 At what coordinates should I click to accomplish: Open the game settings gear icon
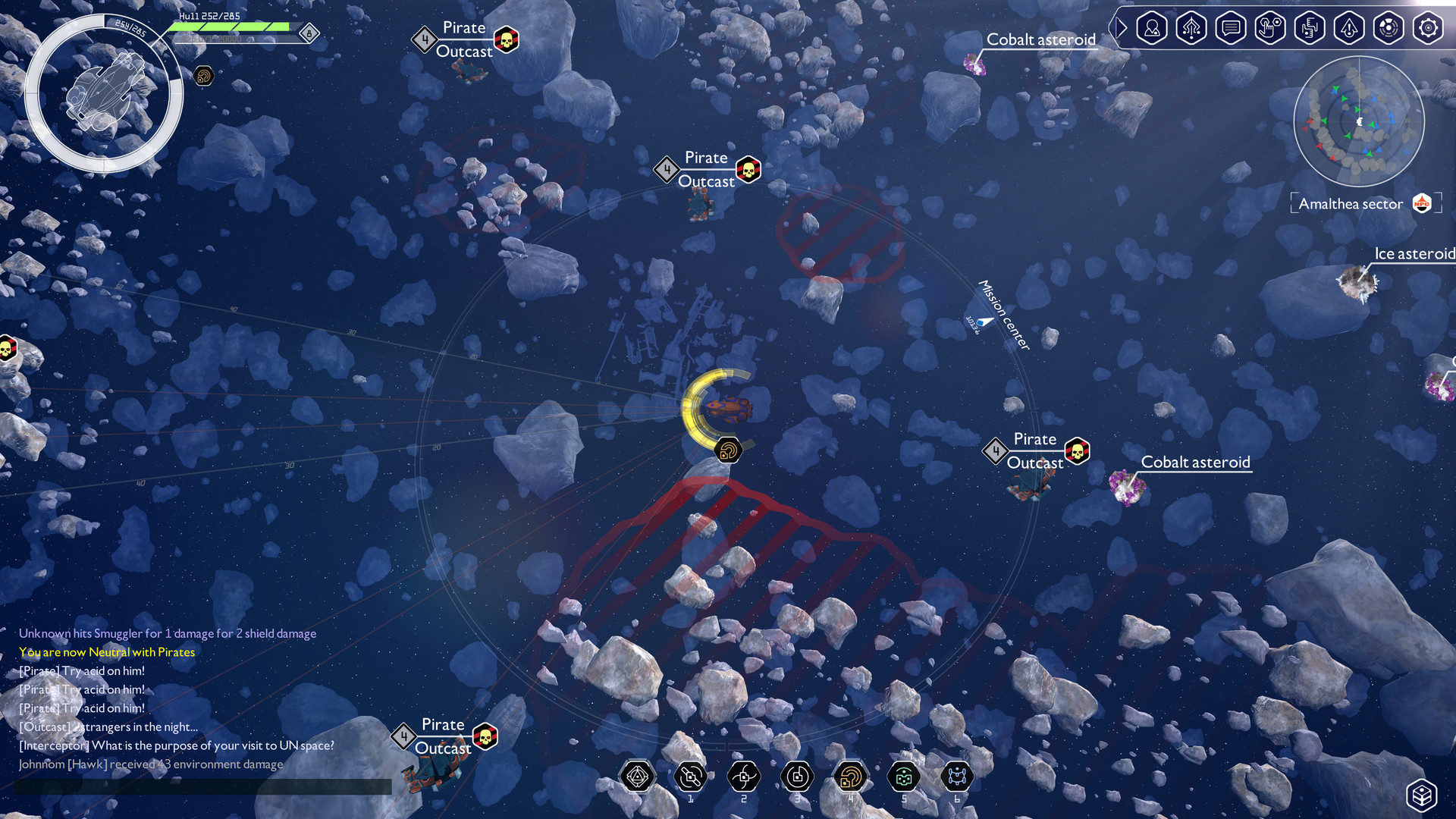click(x=1428, y=28)
